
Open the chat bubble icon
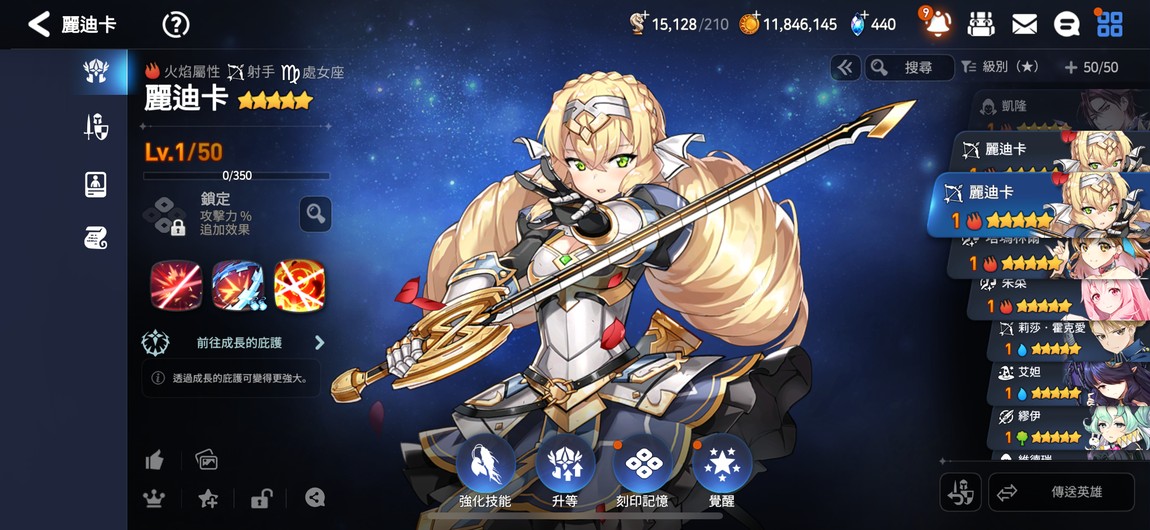[x=1067, y=24]
